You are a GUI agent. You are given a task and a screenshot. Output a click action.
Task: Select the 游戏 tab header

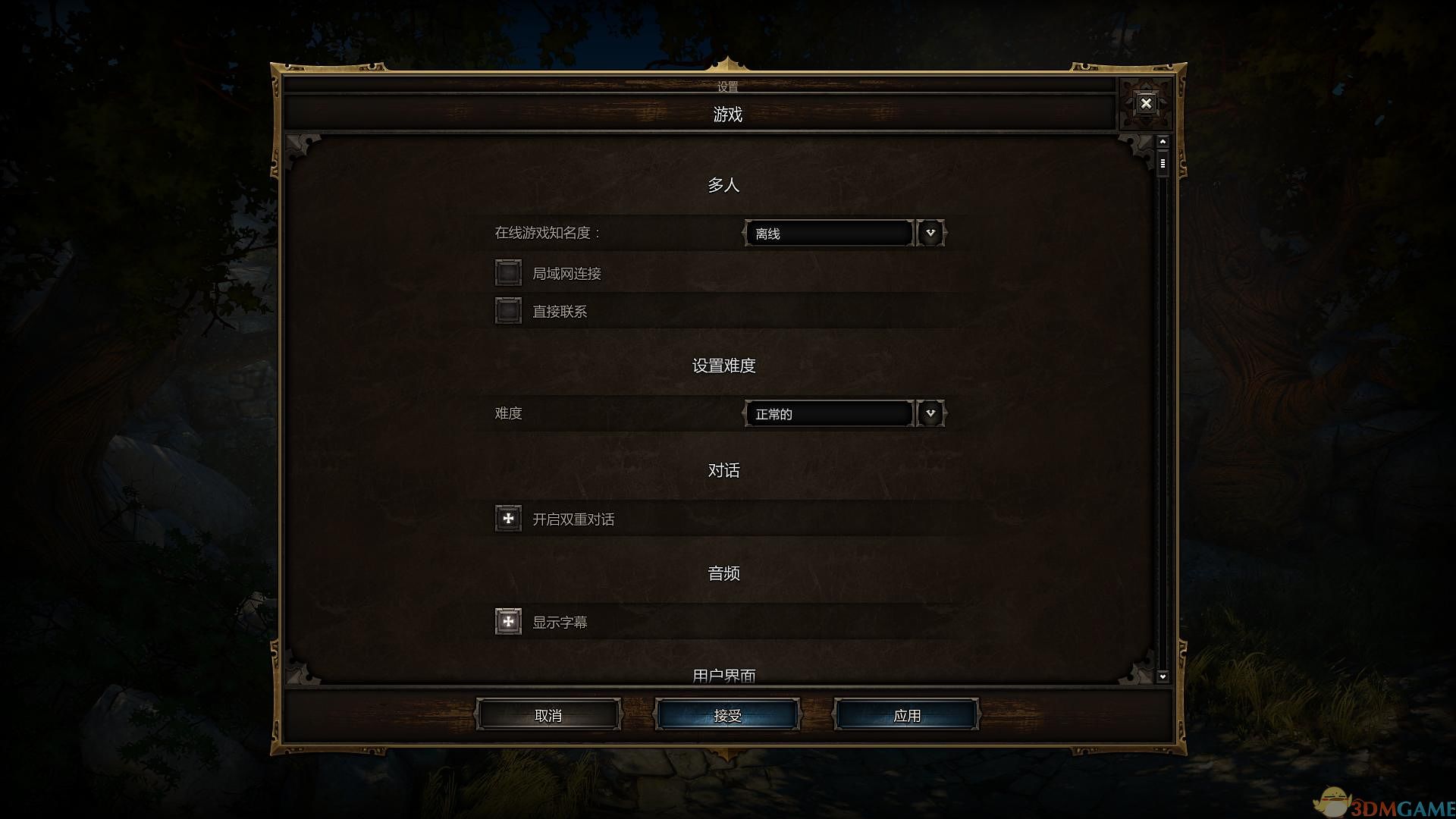coord(726,115)
